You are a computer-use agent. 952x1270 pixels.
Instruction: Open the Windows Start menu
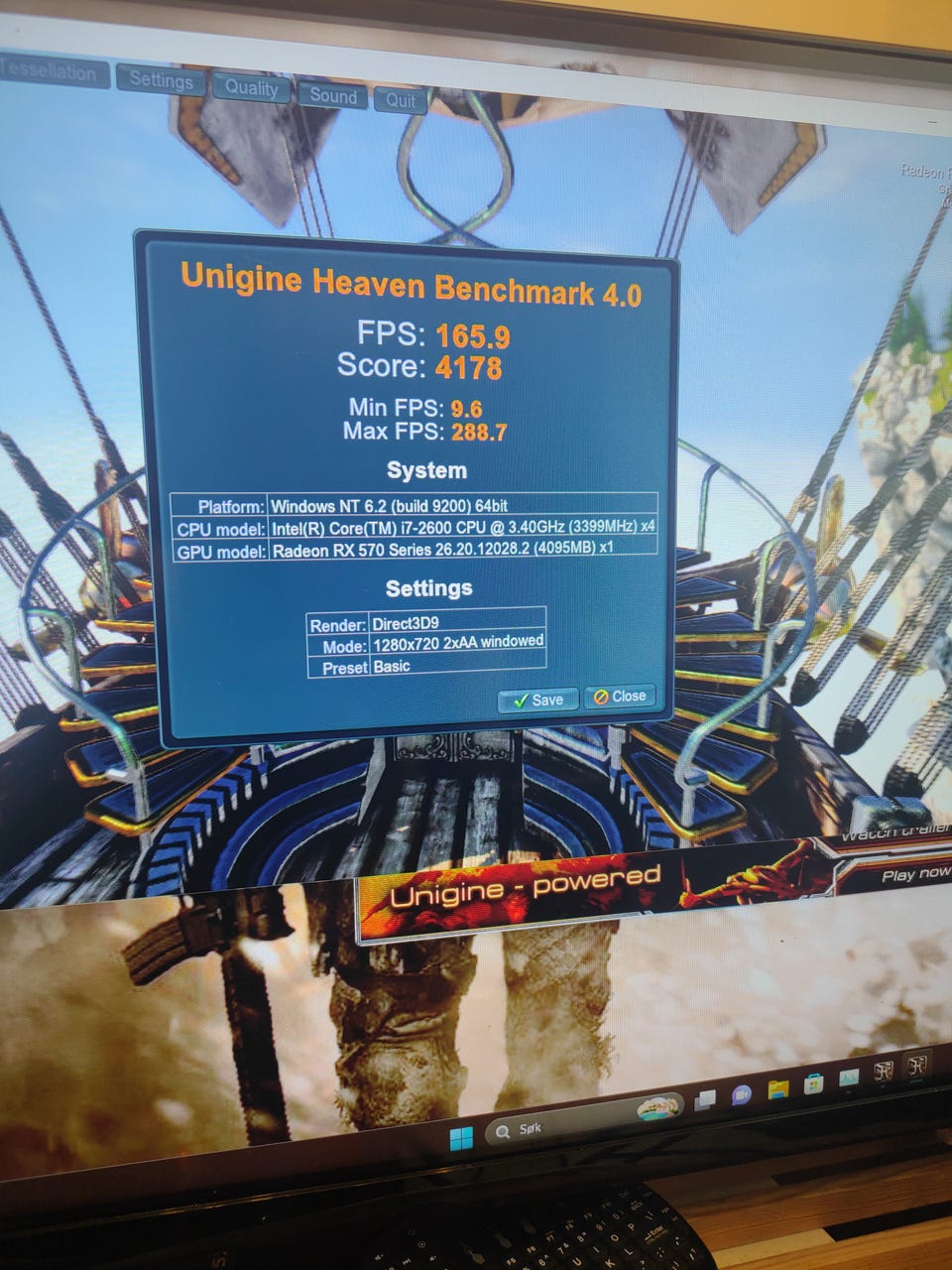point(461,1137)
